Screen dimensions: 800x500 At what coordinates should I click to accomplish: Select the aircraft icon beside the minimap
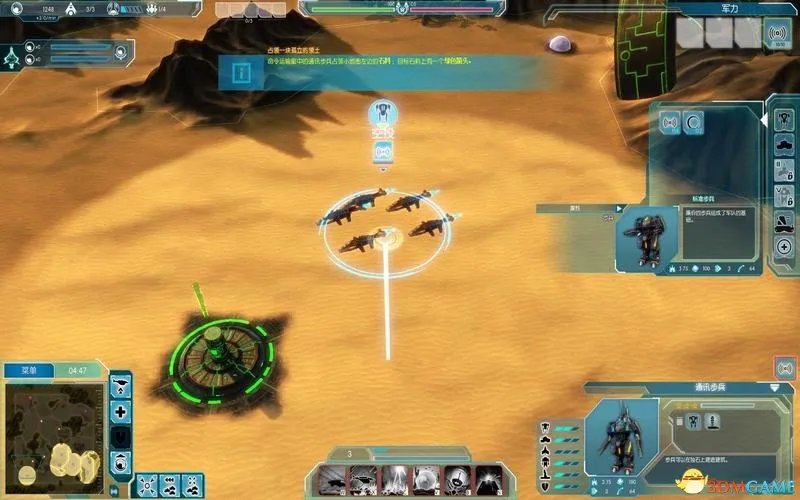click(121, 386)
